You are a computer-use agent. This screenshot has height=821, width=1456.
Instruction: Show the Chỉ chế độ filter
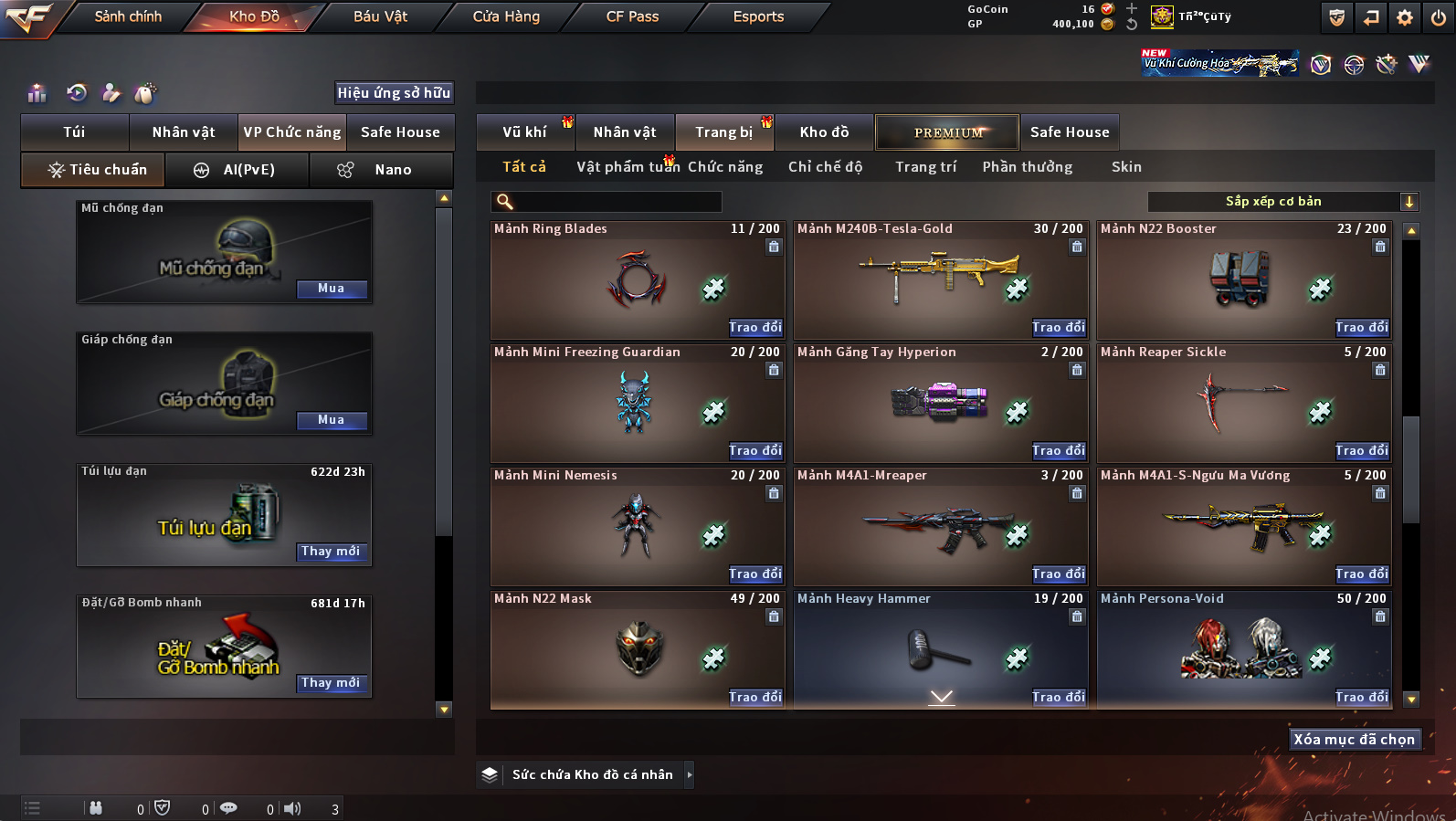tap(825, 167)
